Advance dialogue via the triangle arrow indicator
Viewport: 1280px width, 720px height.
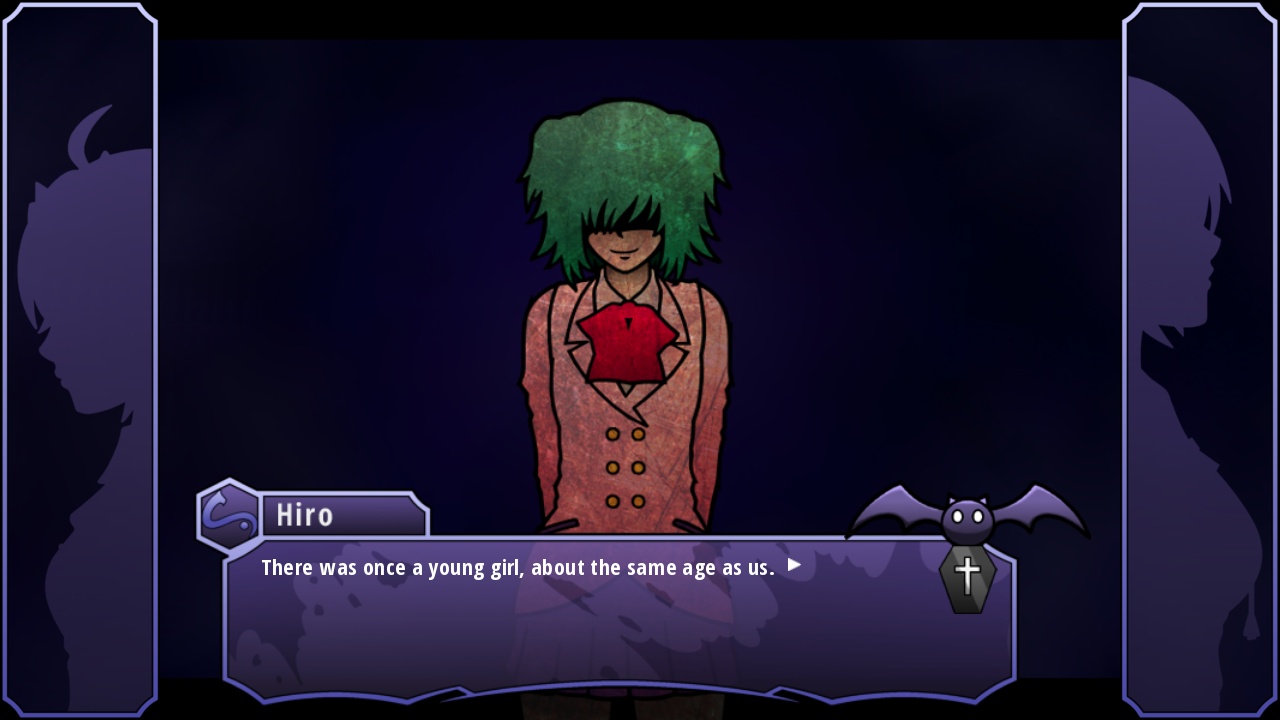[x=794, y=565]
